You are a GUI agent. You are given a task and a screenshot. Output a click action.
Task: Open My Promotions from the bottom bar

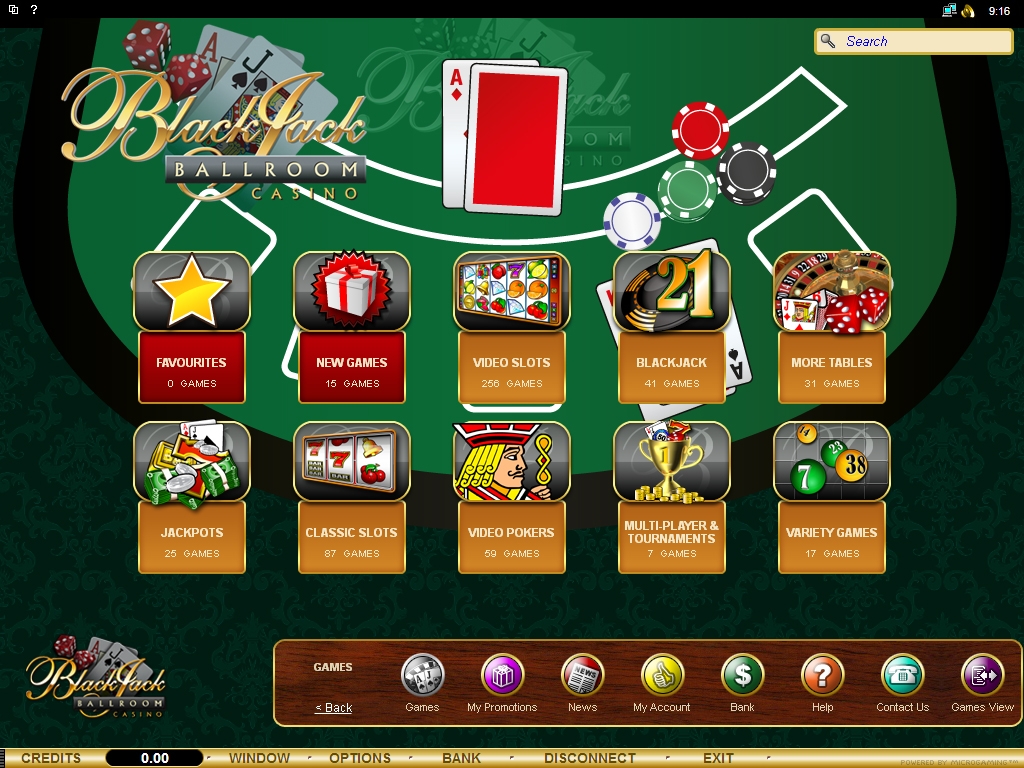point(502,677)
